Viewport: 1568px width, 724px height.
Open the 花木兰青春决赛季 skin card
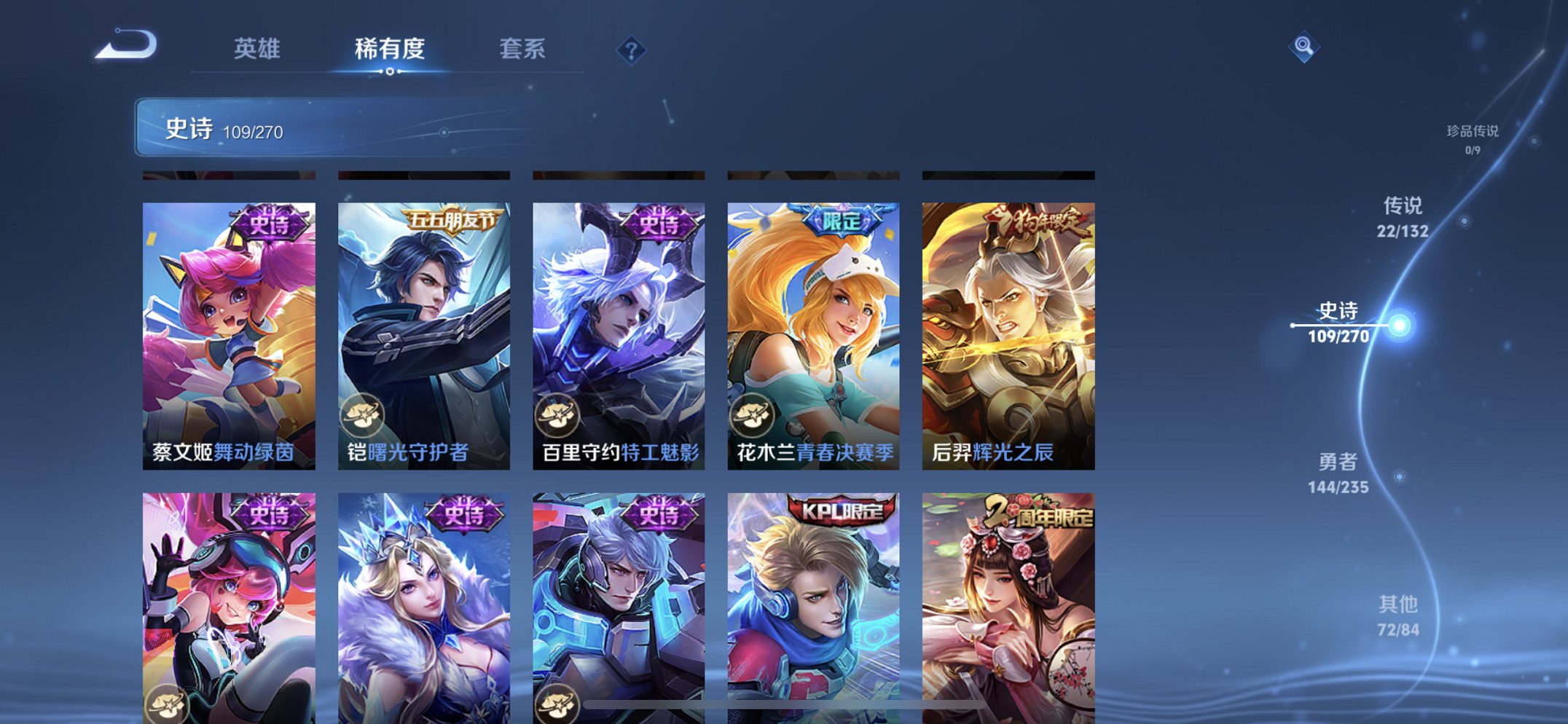click(815, 328)
